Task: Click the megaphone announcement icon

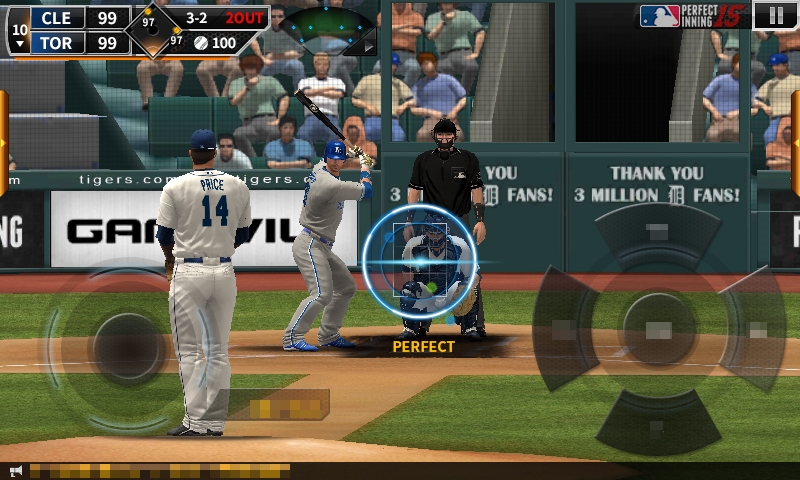Action: tap(15, 470)
